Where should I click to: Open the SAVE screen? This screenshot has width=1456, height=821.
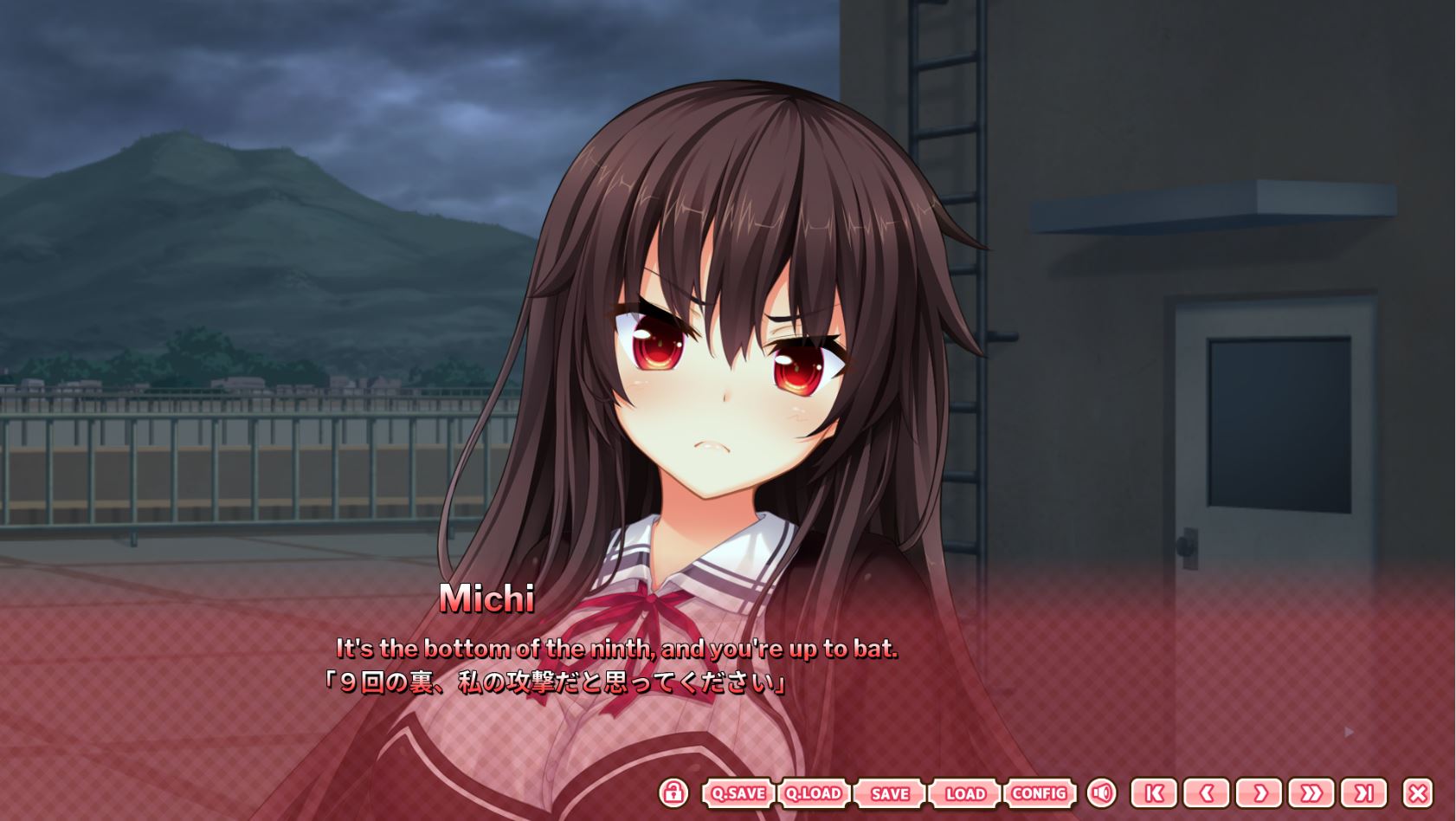pos(888,793)
